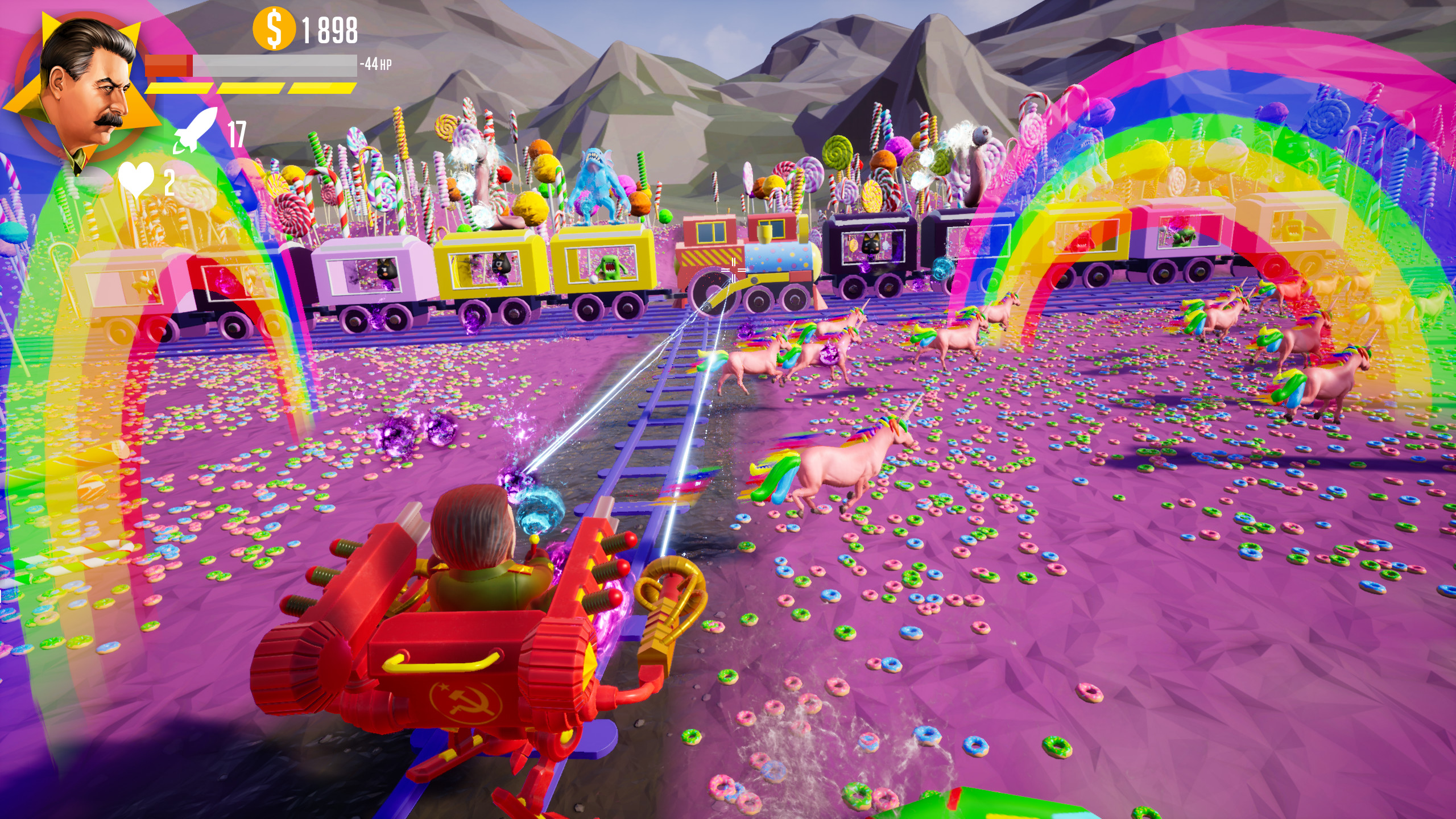
Task: Click the red health bar segment
Action: point(168,64)
